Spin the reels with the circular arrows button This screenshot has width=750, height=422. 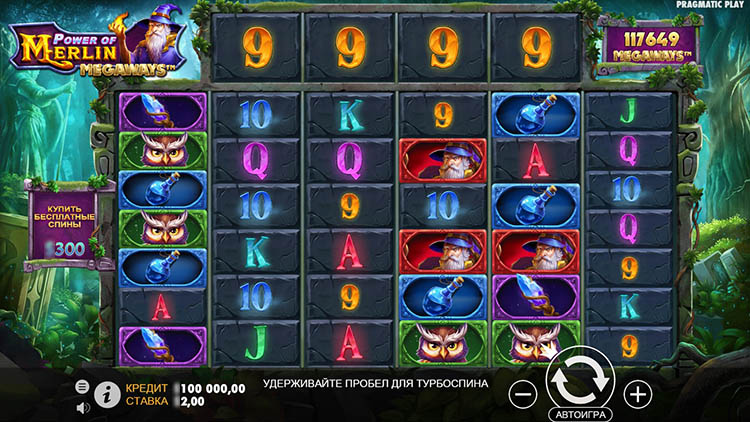point(580,381)
